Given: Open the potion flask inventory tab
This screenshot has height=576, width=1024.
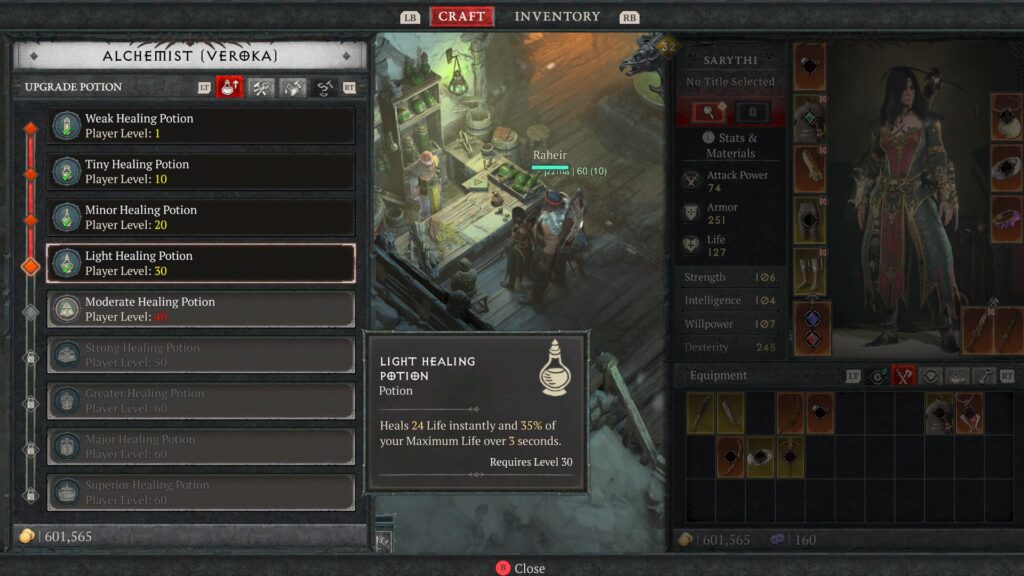Looking at the screenshot, I should click(957, 376).
